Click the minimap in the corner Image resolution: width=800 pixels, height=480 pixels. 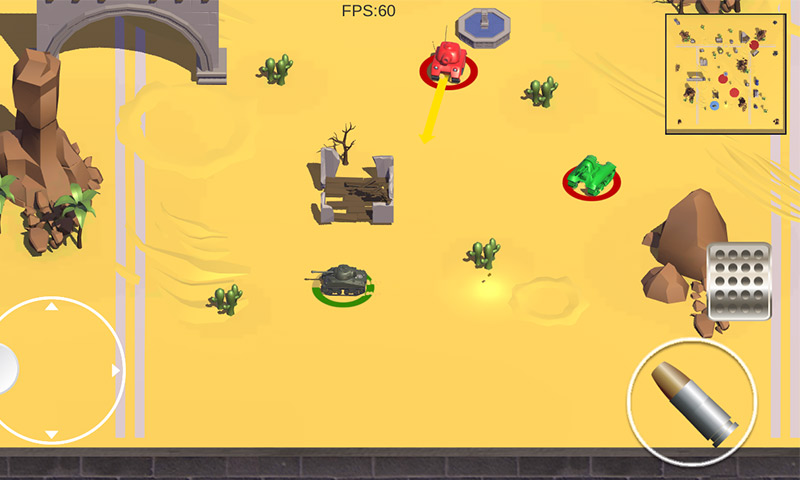pyautogui.click(x=725, y=74)
